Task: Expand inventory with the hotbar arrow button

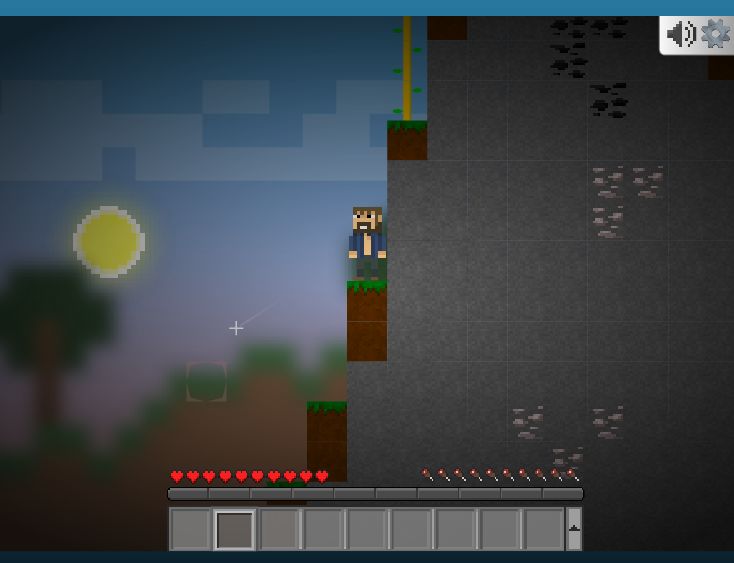Action: click(x=574, y=528)
